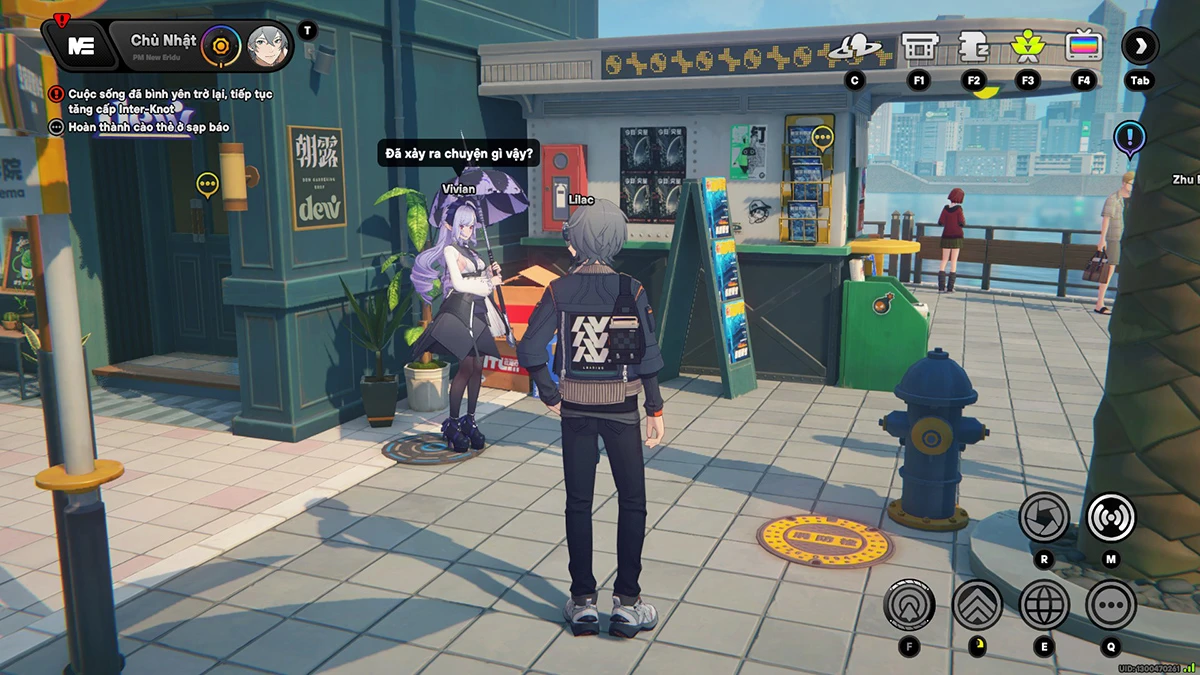The width and height of the screenshot is (1200, 675).
Task: Open the globe map icon
Action: (1044, 604)
